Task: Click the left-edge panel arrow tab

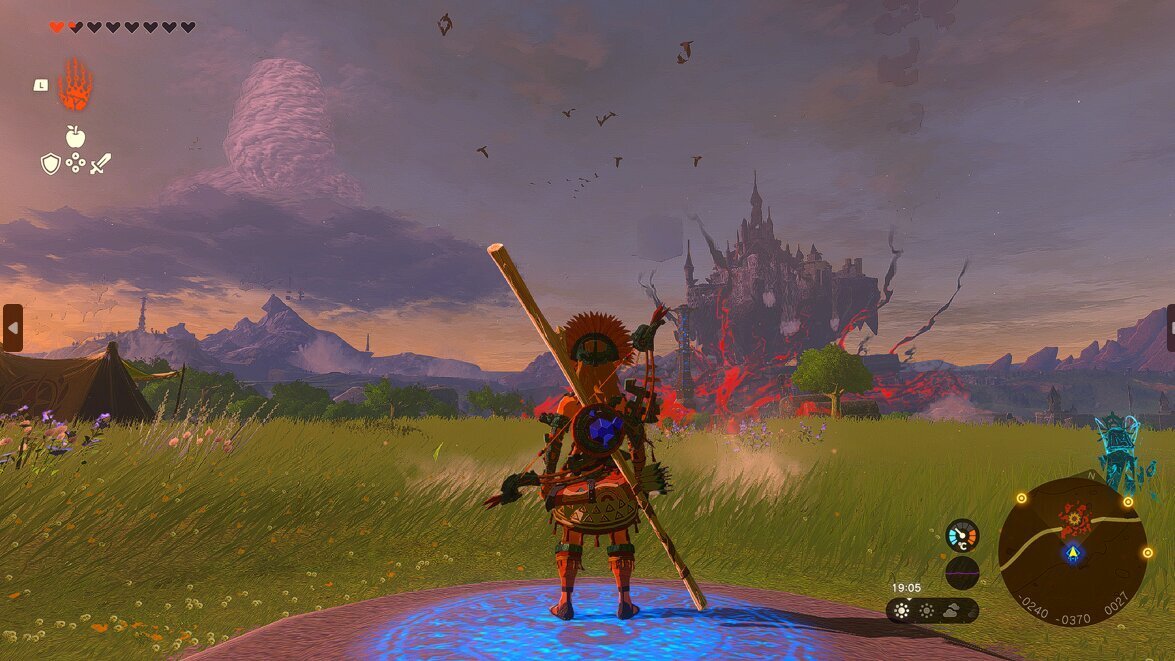Action: 12,328
